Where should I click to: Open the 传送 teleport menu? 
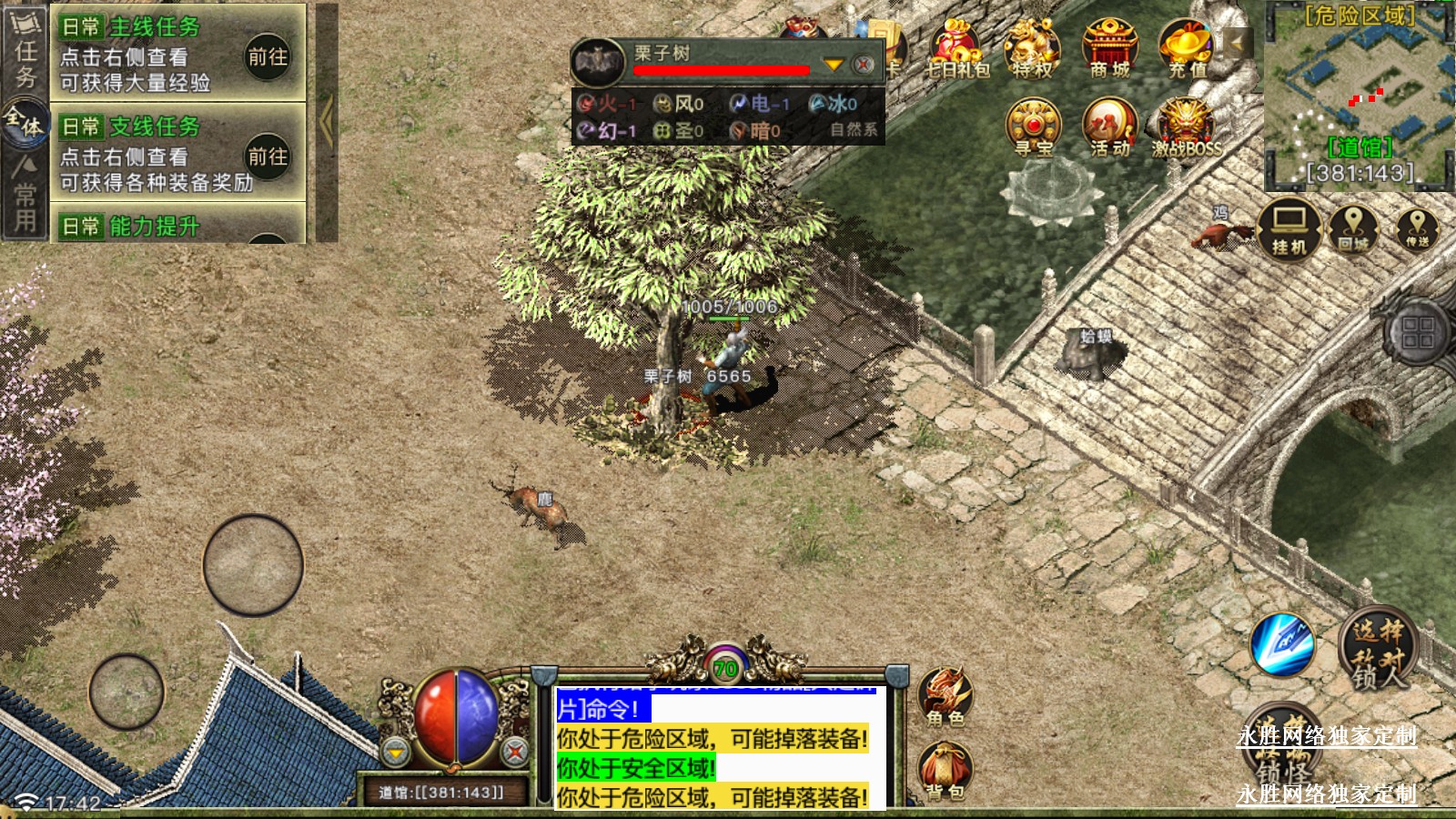(x=1417, y=228)
